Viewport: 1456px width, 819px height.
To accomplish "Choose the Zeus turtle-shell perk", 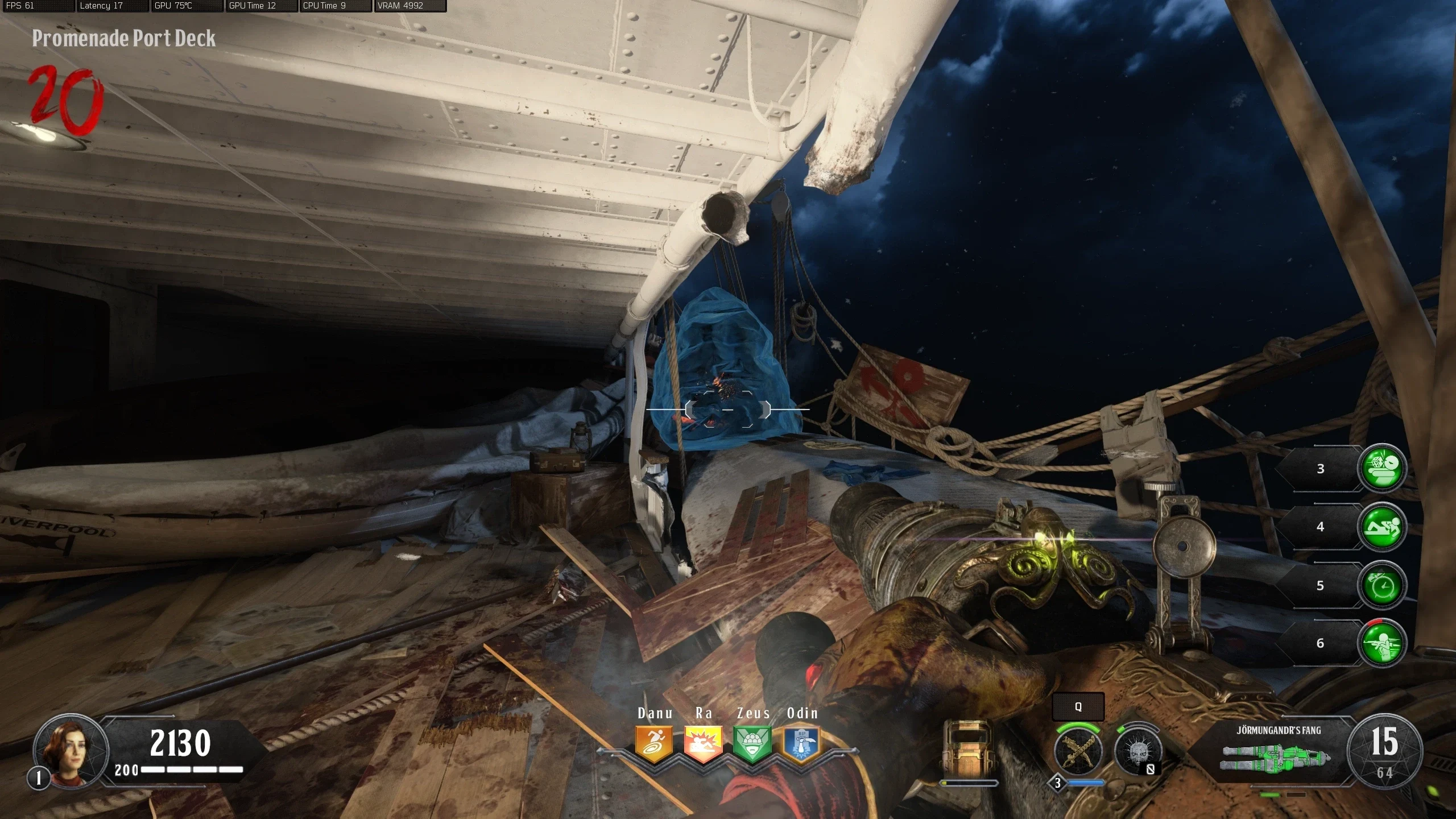I will [x=752, y=744].
